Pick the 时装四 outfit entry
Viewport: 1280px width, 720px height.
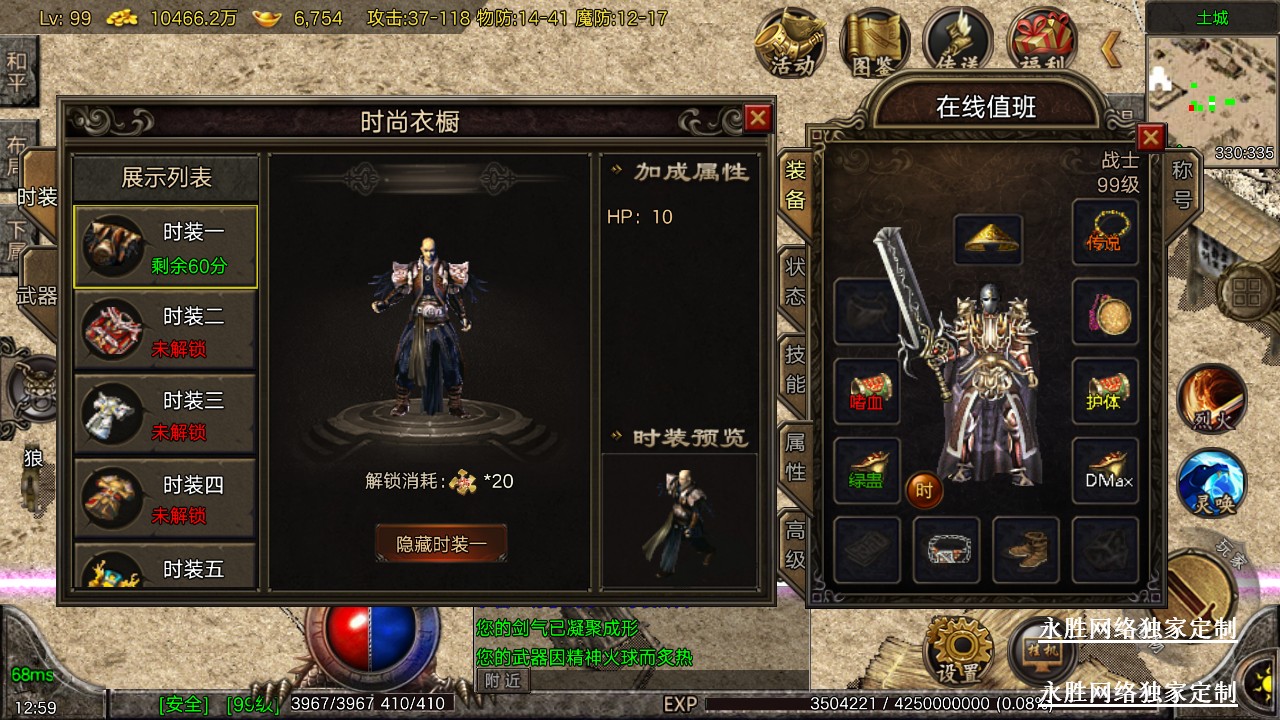(x=165, y=499)
